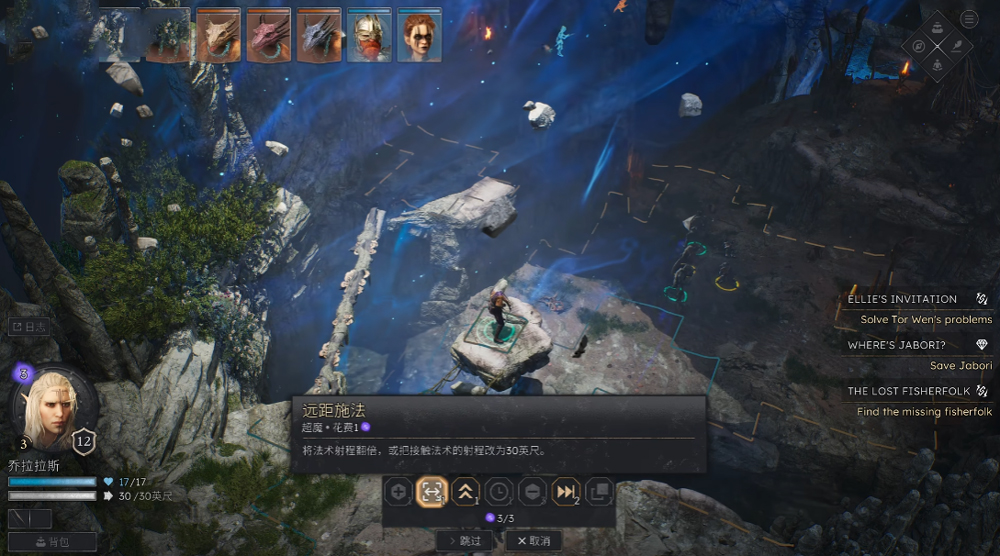Screen dimensions: 1000x556
Task: Select the red-haired woman portrait
Action: [419, 36]
